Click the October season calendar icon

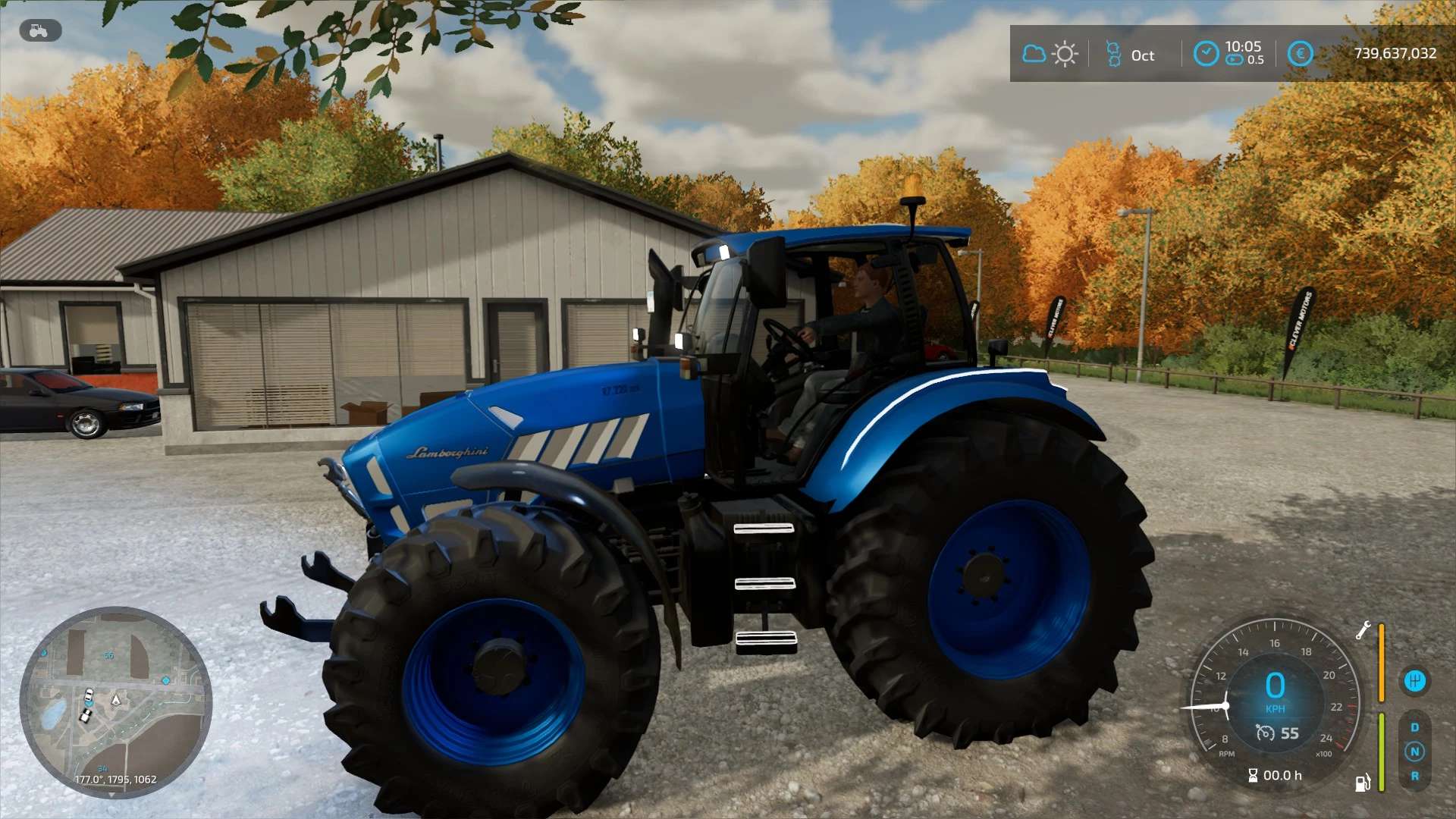(1113, 54)
